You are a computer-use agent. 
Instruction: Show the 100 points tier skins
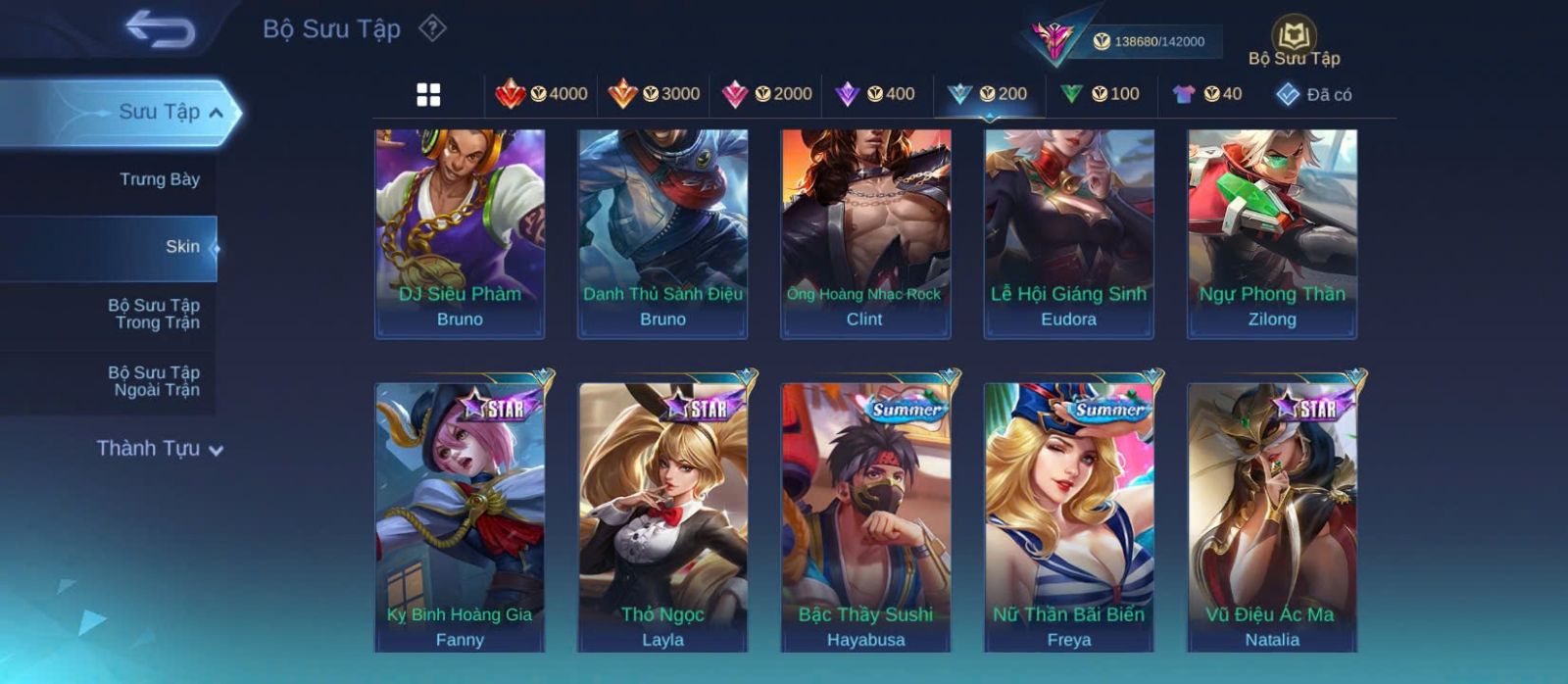point(1101,94)
